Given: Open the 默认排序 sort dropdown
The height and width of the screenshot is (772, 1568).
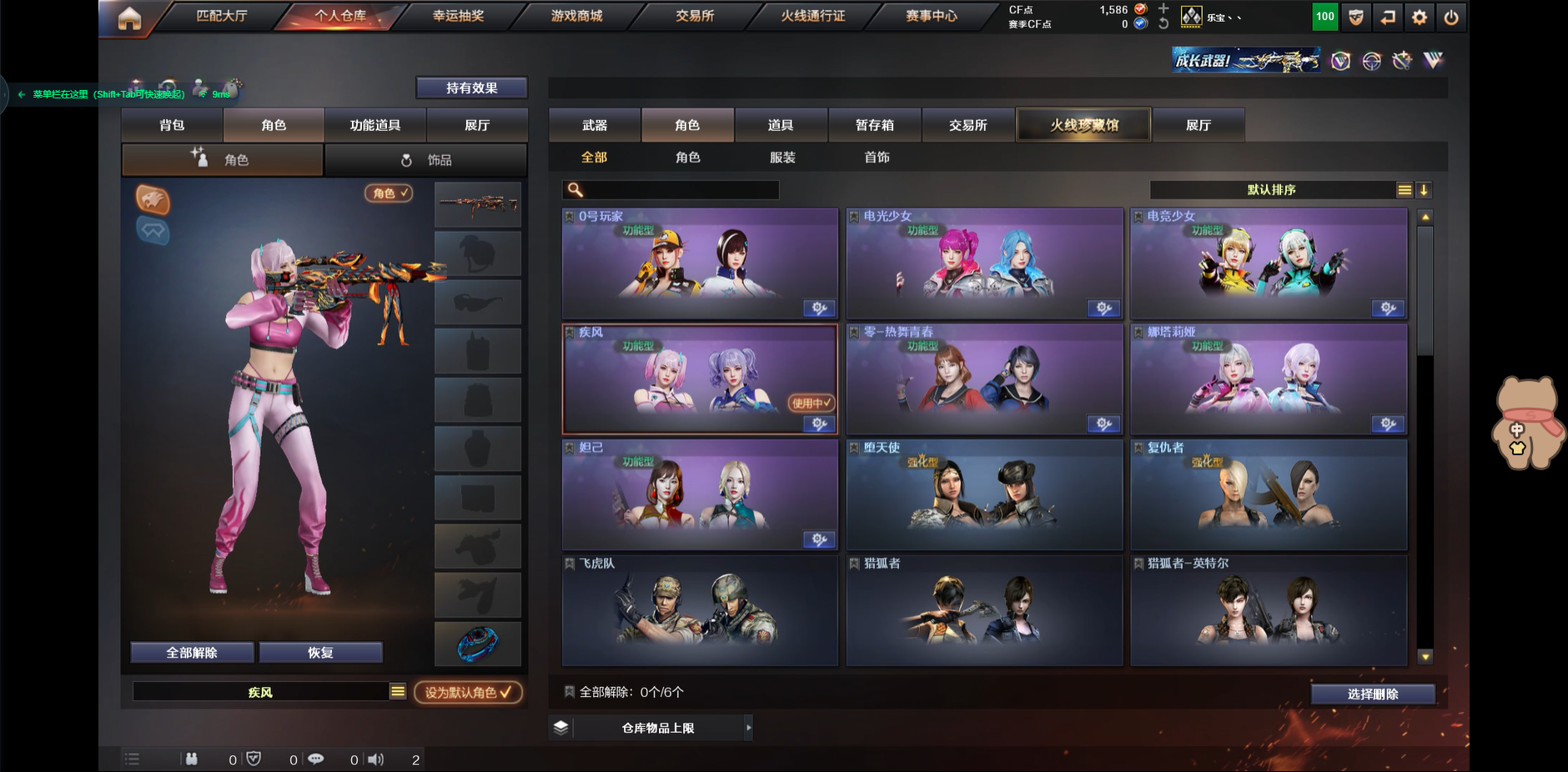Looking at the screenshot, I should (x=1271, y=190).
